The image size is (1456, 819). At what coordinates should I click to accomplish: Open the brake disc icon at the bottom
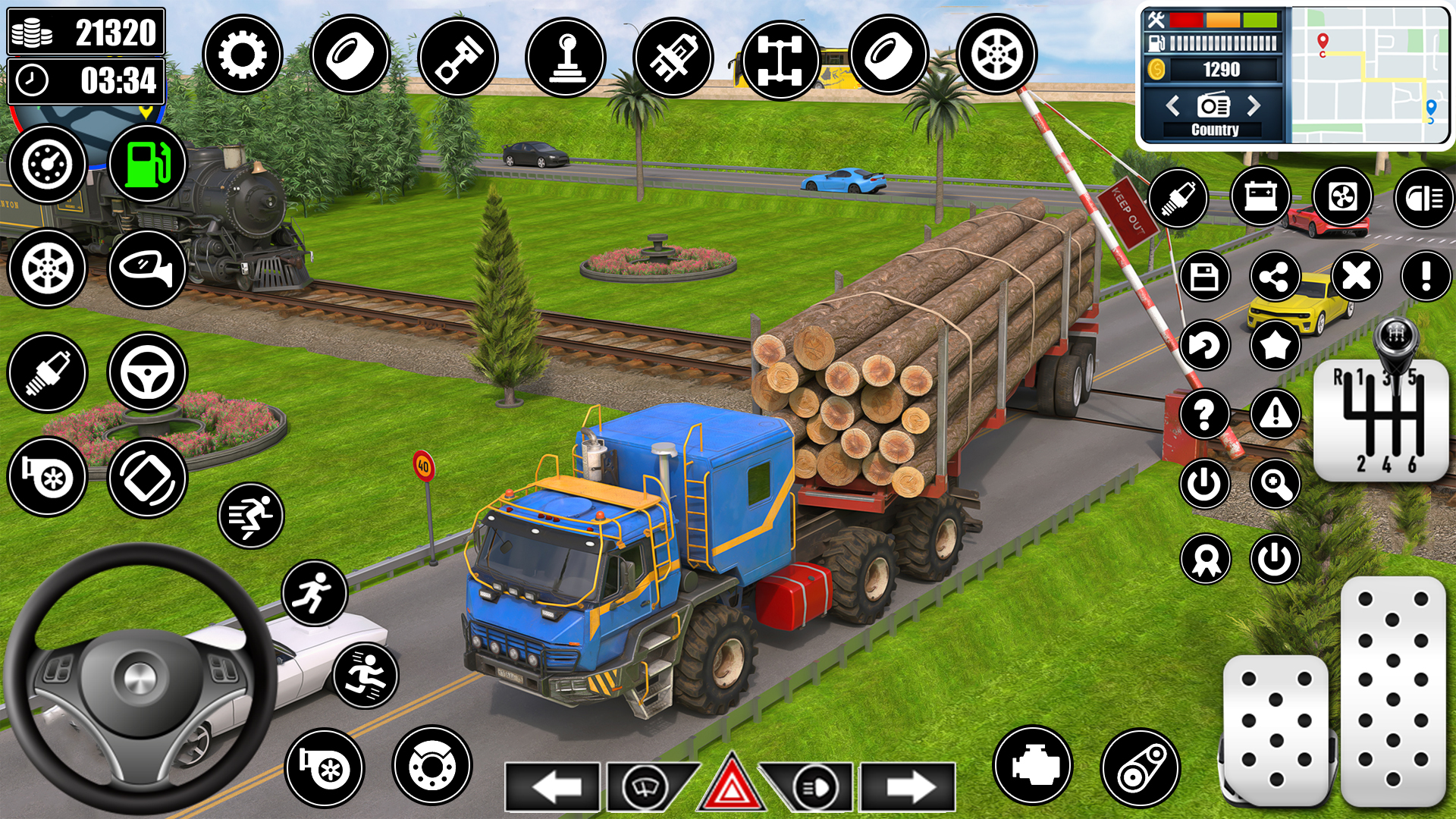coord(433,769)
